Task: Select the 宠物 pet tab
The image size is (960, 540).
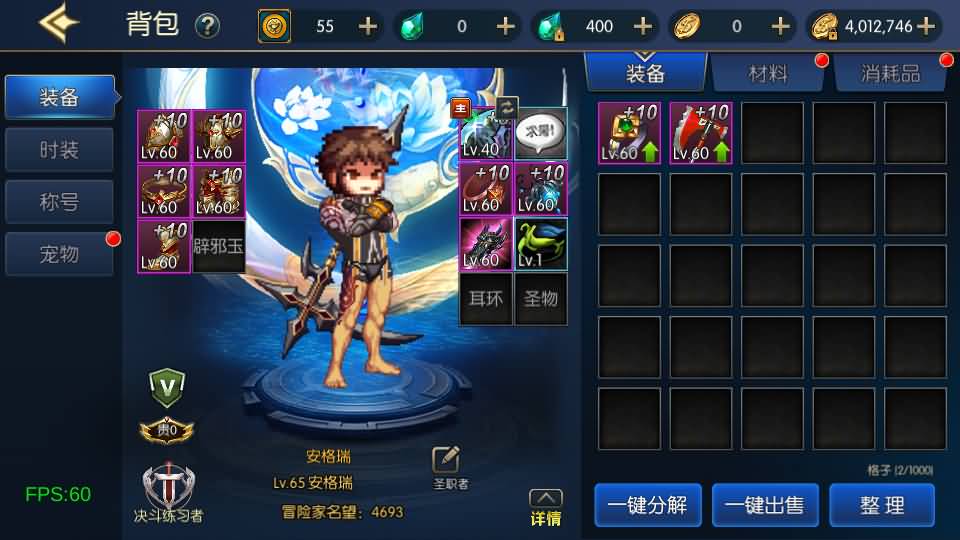Action: 59,254
